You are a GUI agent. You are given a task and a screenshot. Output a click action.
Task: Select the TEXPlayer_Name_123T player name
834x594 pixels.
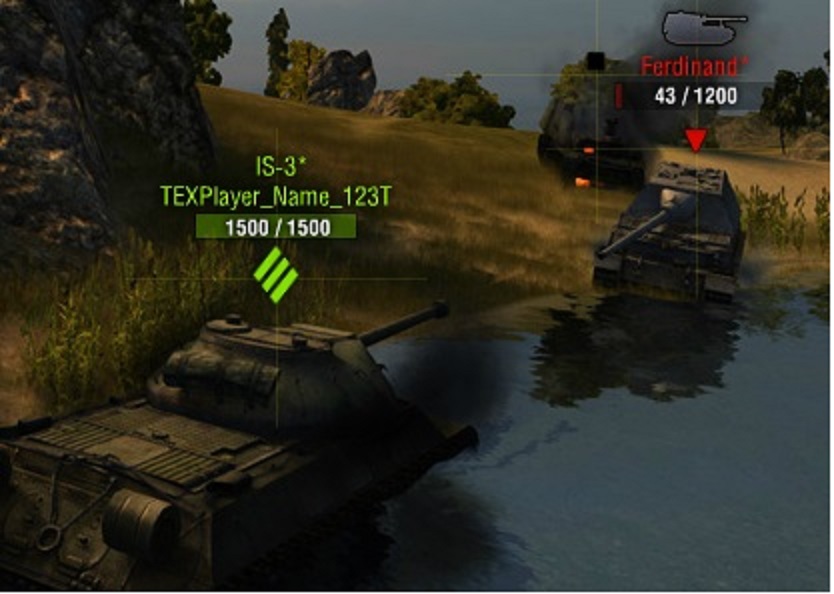point(275,196)
